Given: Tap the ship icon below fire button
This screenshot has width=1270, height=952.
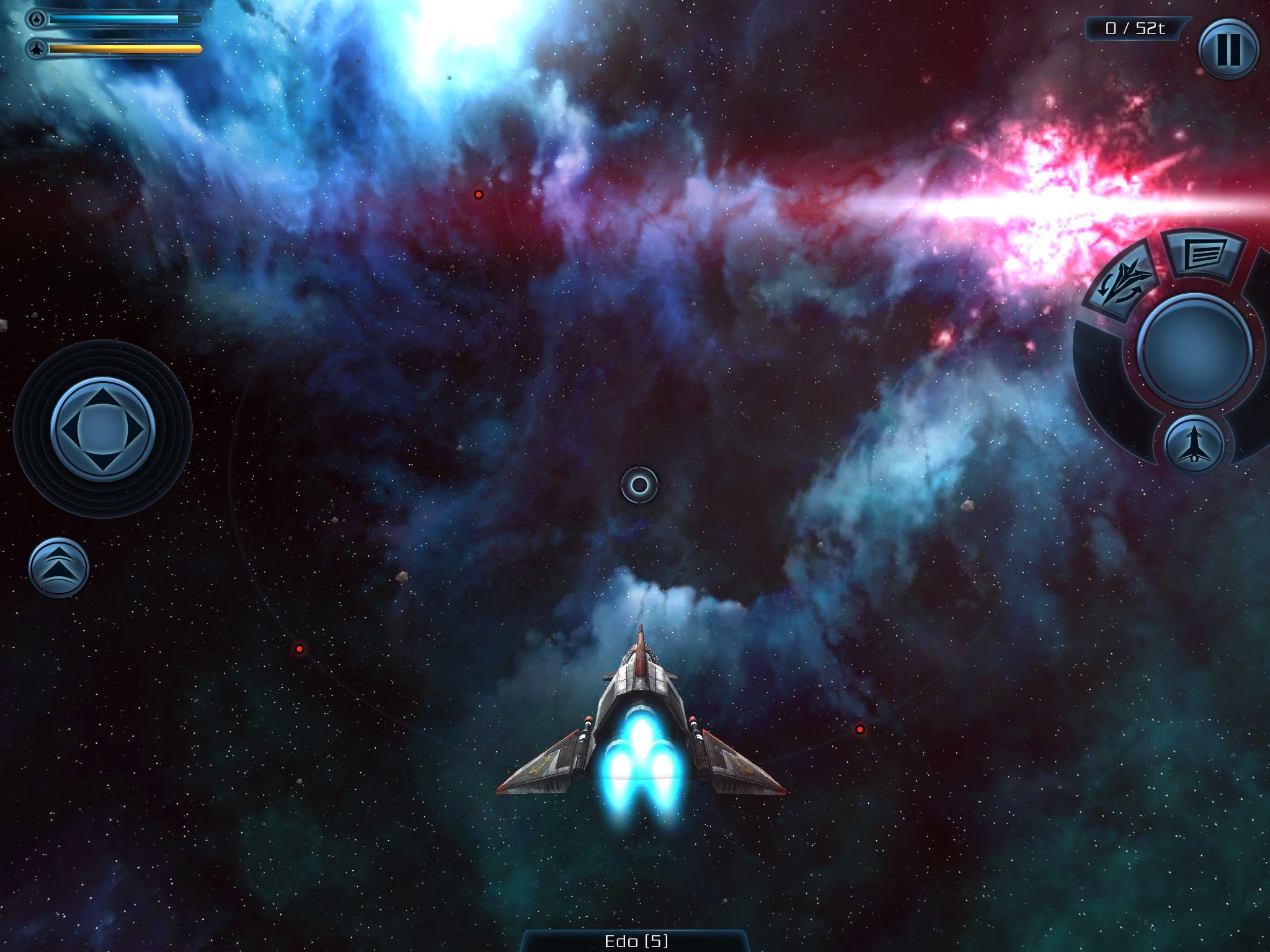Looking at the screenshot, I should coord(1194,445).
